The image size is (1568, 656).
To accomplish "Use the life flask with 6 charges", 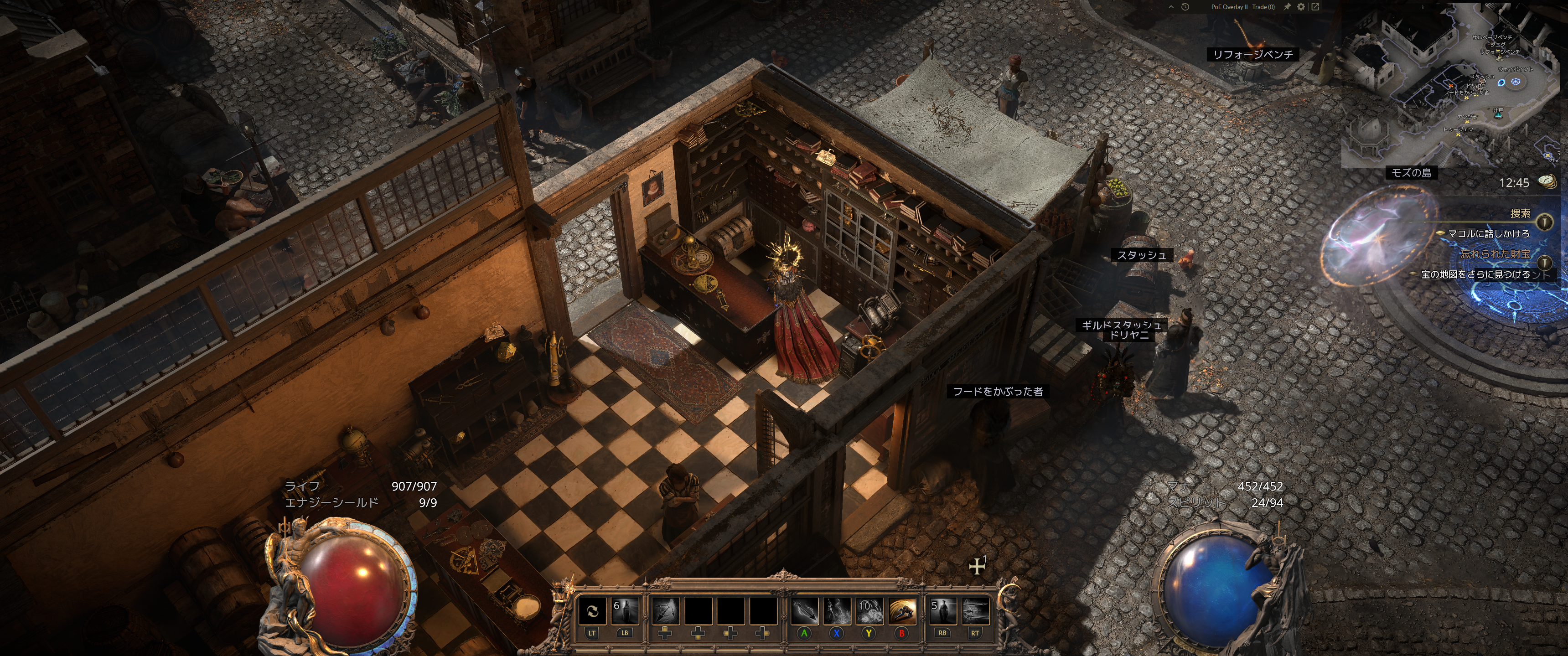I will (x=625, y=611).
